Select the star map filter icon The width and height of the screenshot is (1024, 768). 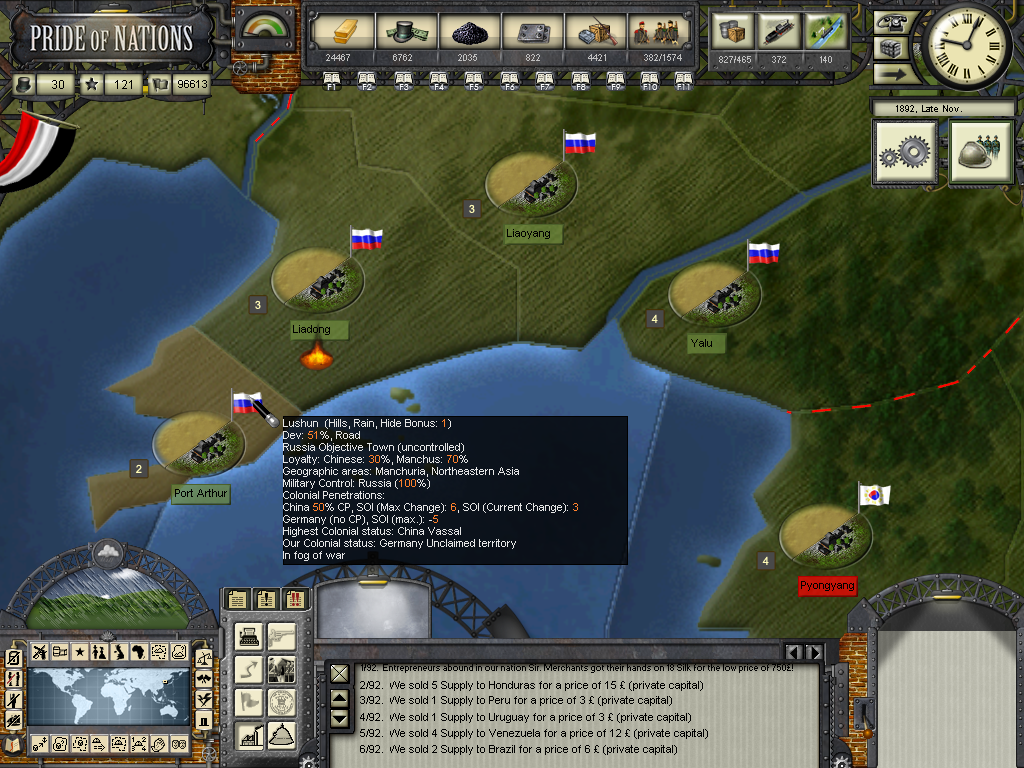tap(79, 652)
